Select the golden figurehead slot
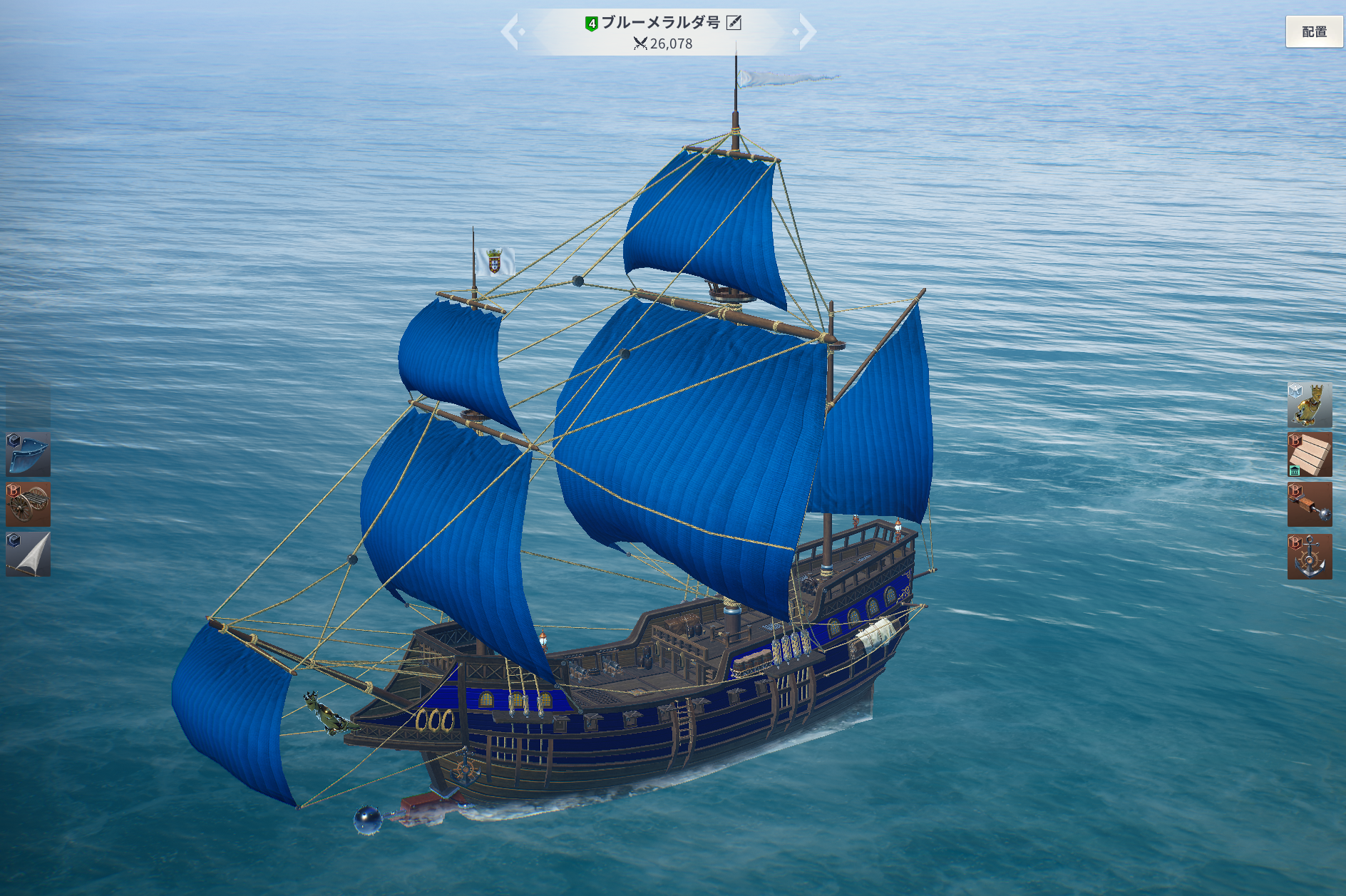 pyautogui.click(x=1310, y=405)
